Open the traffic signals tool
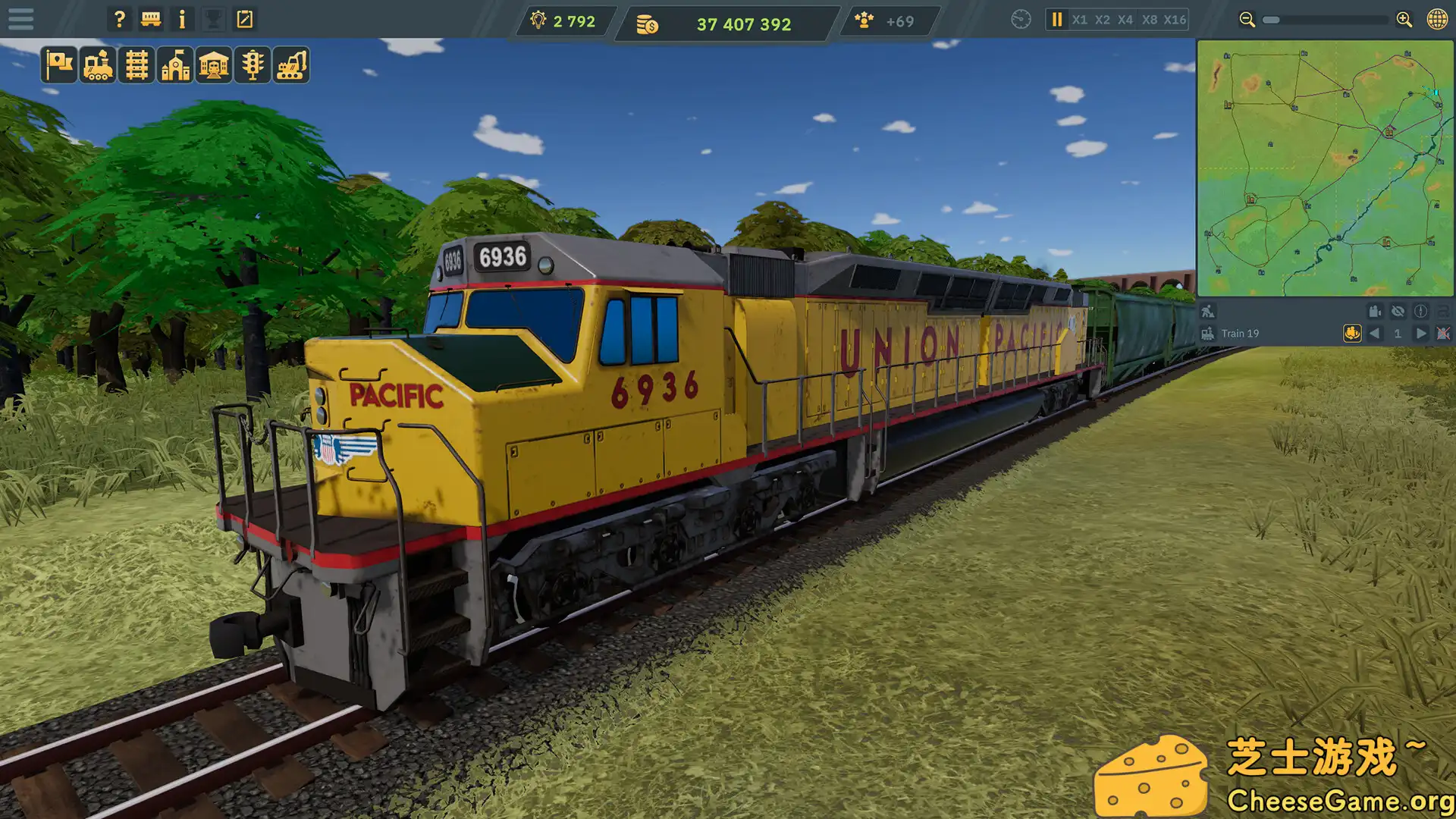This screenshot has width=1456, height=819. coord(253,65)
